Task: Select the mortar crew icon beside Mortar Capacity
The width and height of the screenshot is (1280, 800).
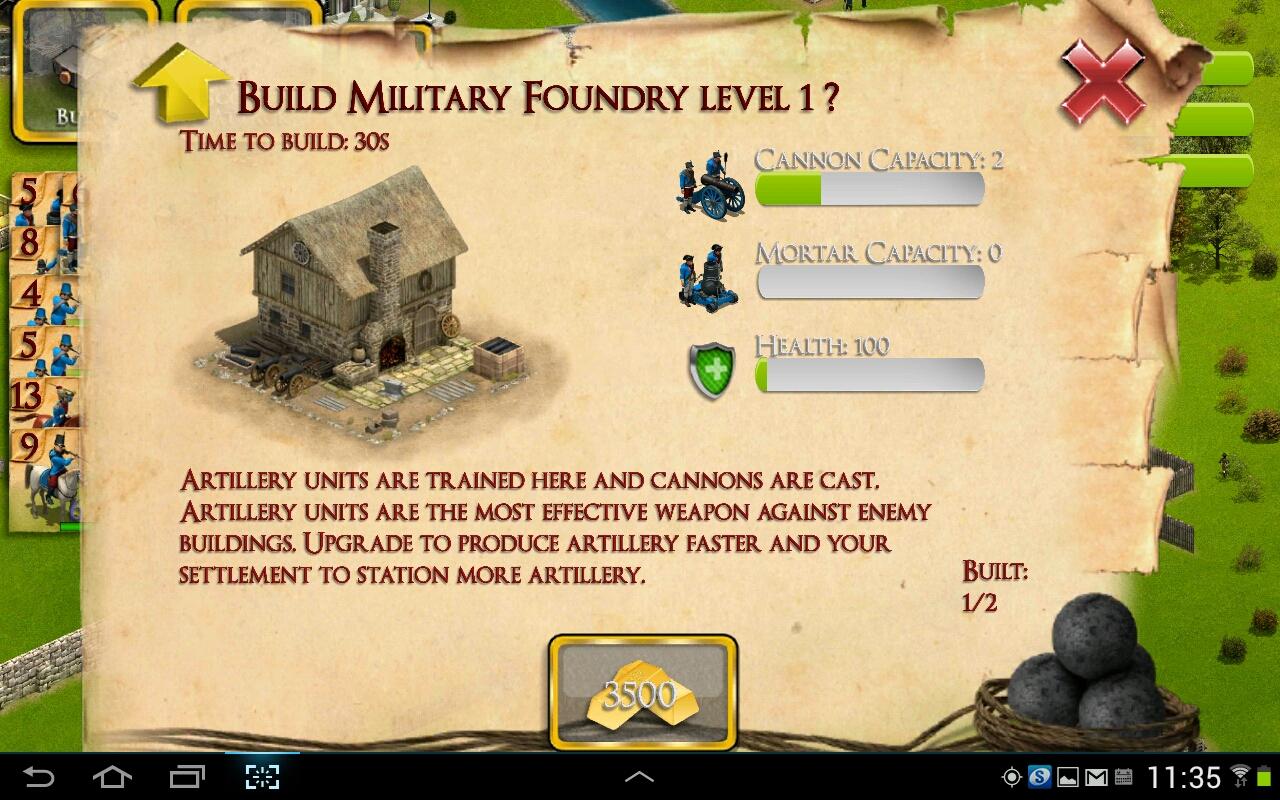Action: (710, 280)
